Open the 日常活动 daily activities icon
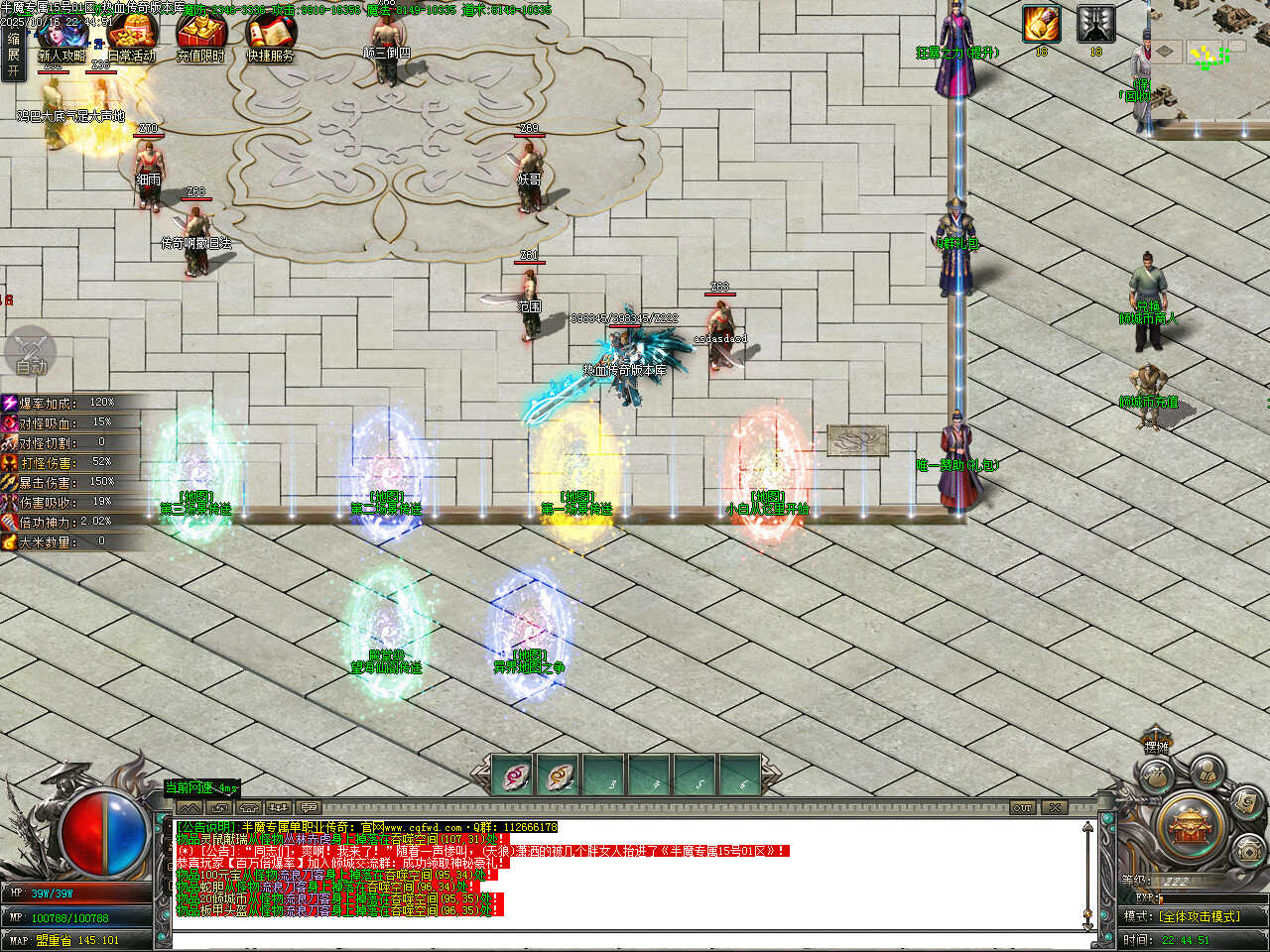The image size is (1270, 952). (132, 38)
